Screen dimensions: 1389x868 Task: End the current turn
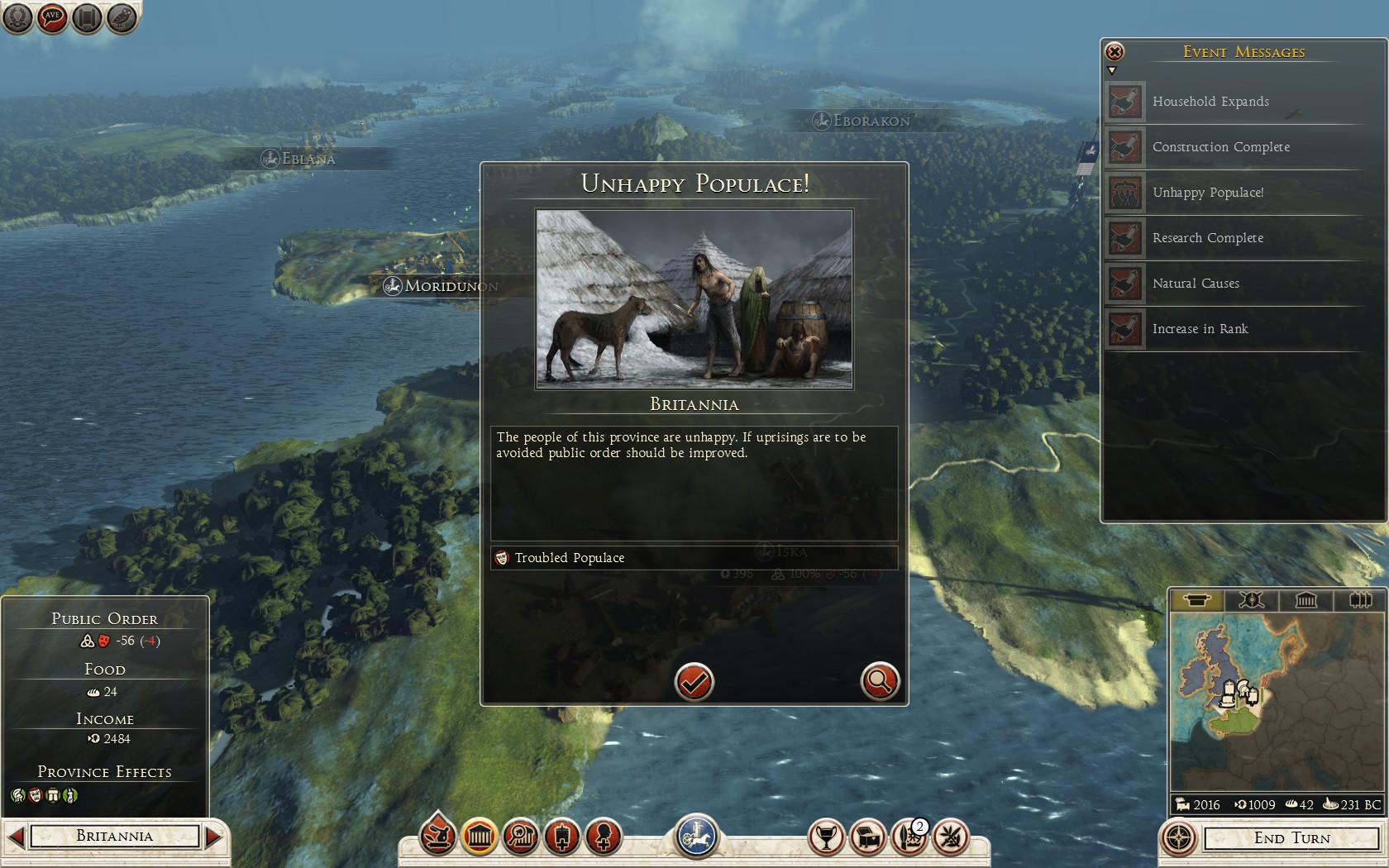1291,838
